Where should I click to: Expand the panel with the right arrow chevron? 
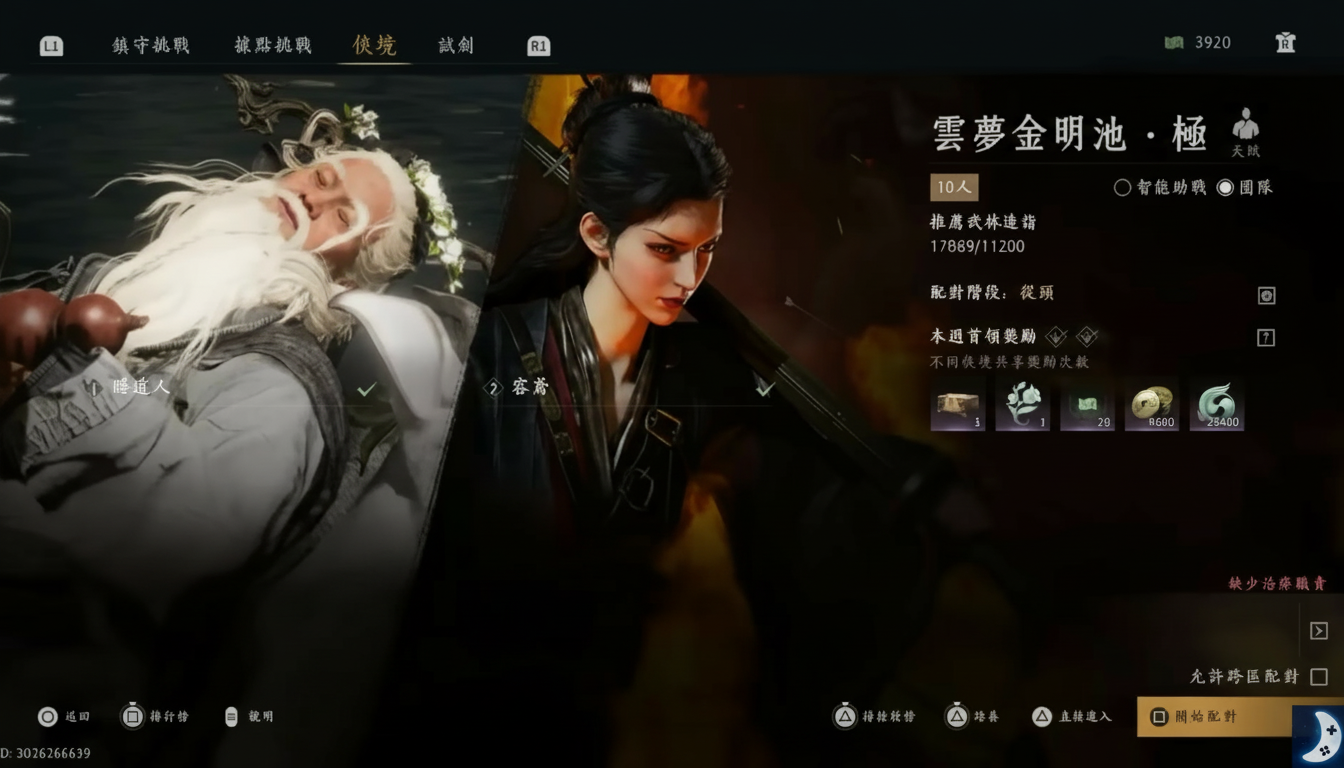tap(1319, 630)
